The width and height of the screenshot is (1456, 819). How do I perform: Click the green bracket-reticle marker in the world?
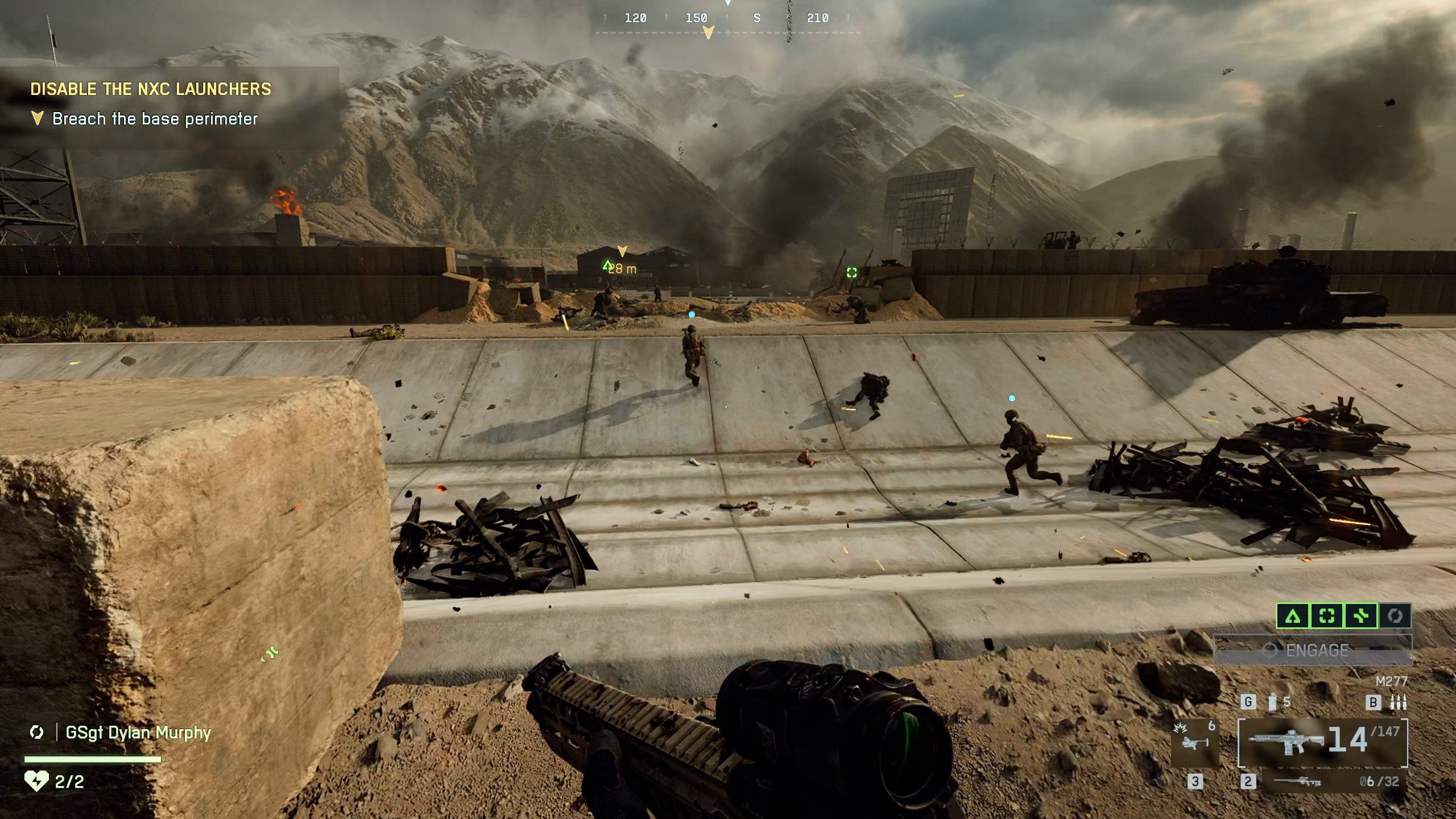tap(851, 272)
